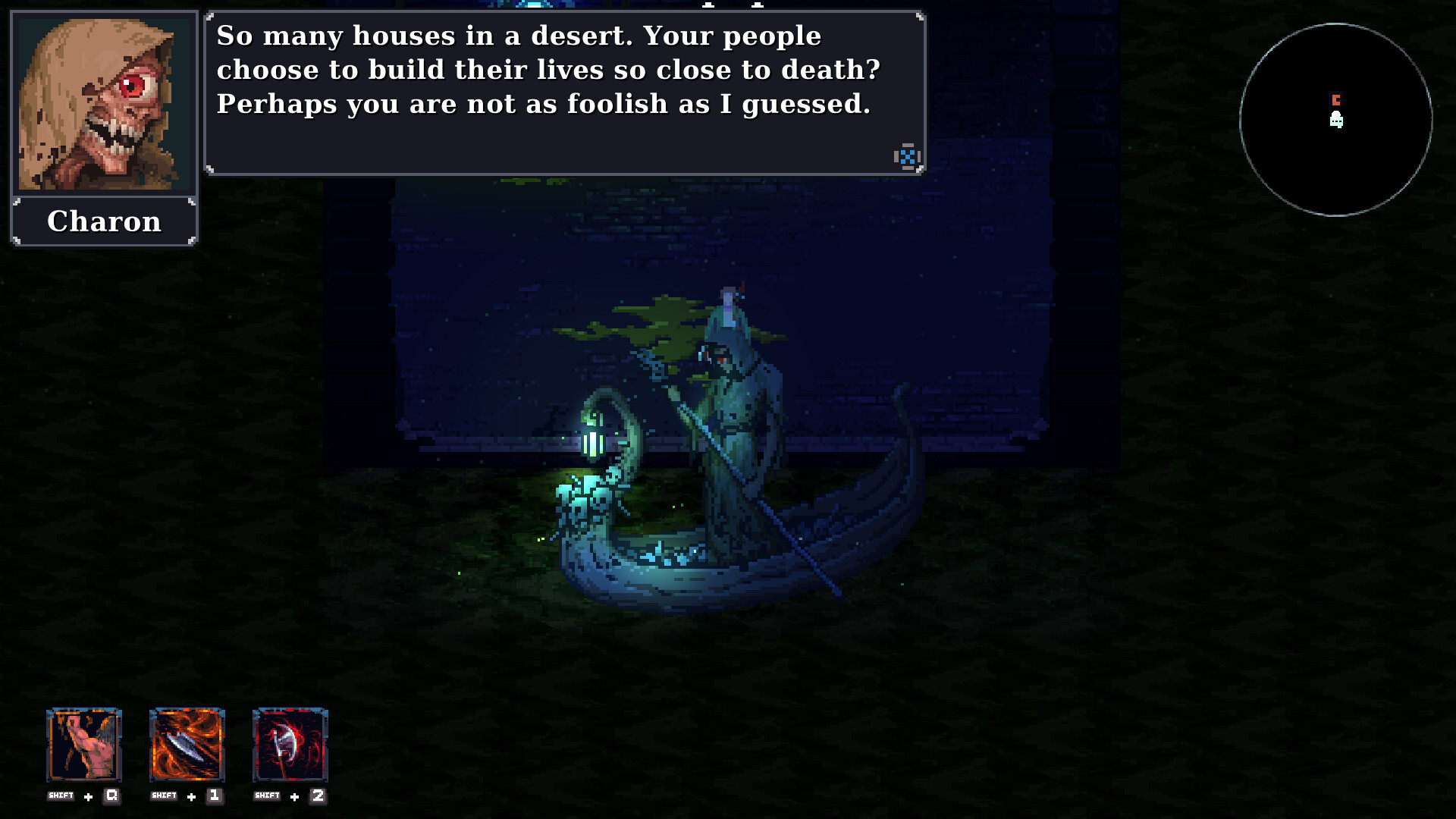Click the blue continue indicator in dialogue box
This screenshot has width=1456, height=819.
coord(907,157)
